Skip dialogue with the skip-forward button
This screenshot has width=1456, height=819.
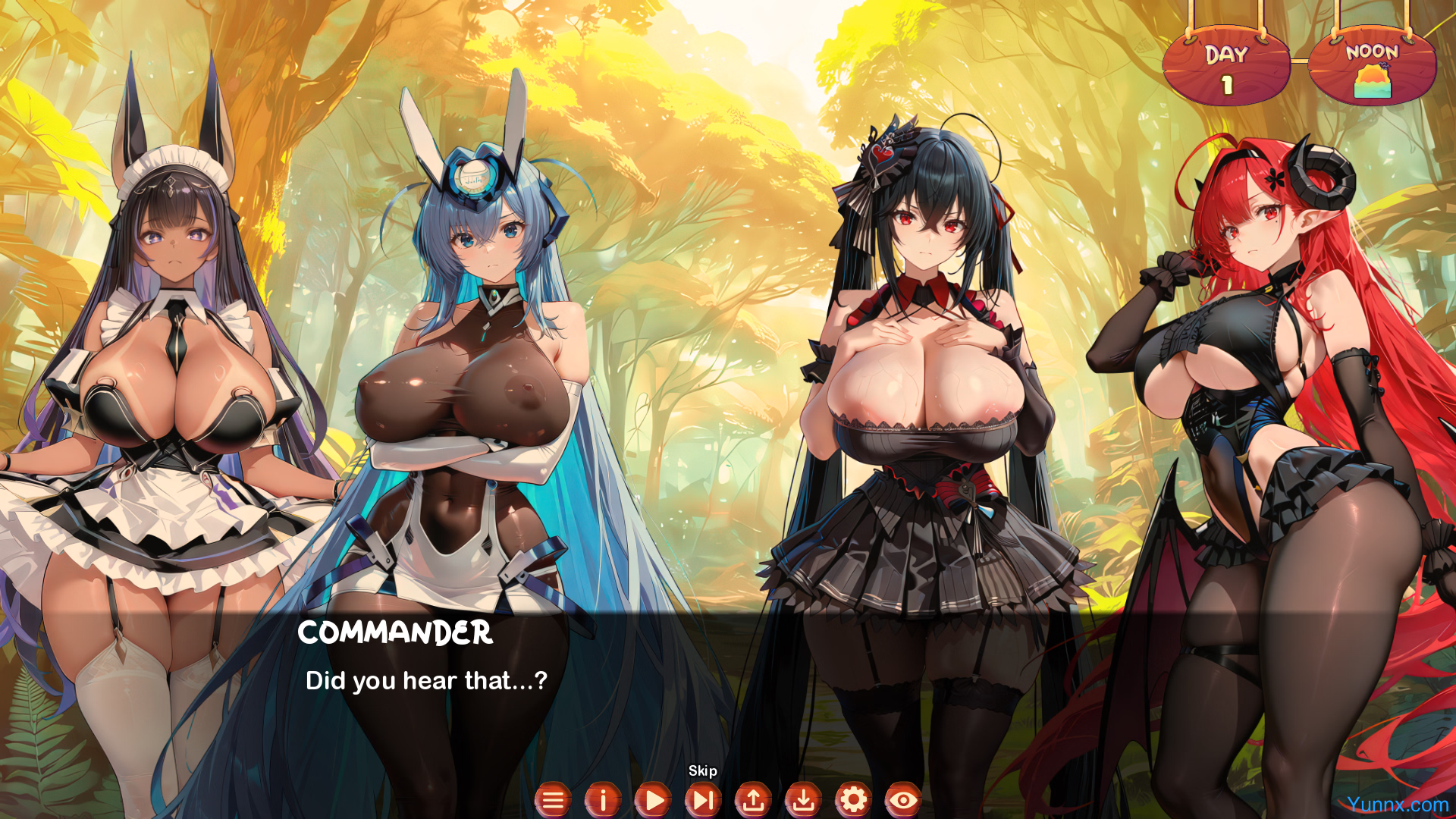tap(703, 800)
